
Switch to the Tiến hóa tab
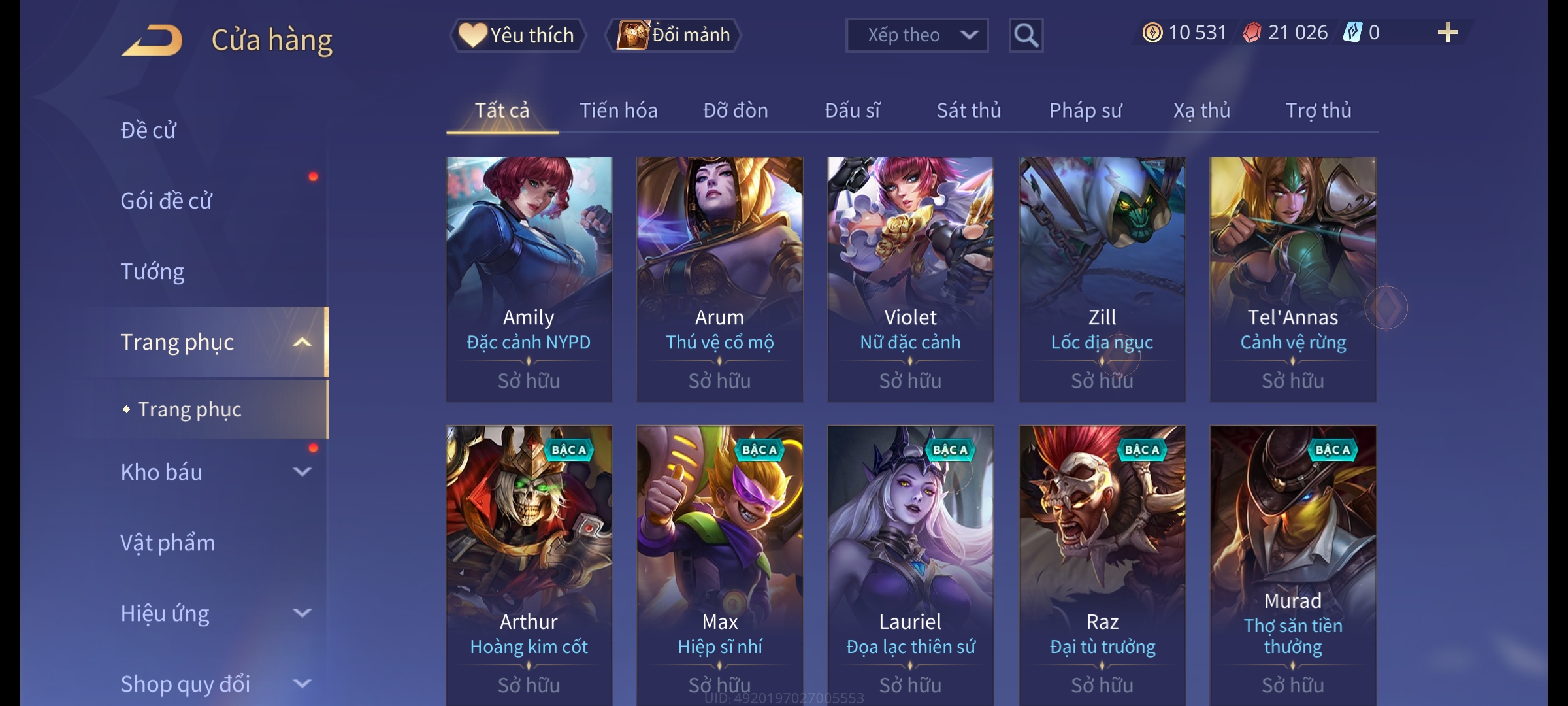click(618, 110)
